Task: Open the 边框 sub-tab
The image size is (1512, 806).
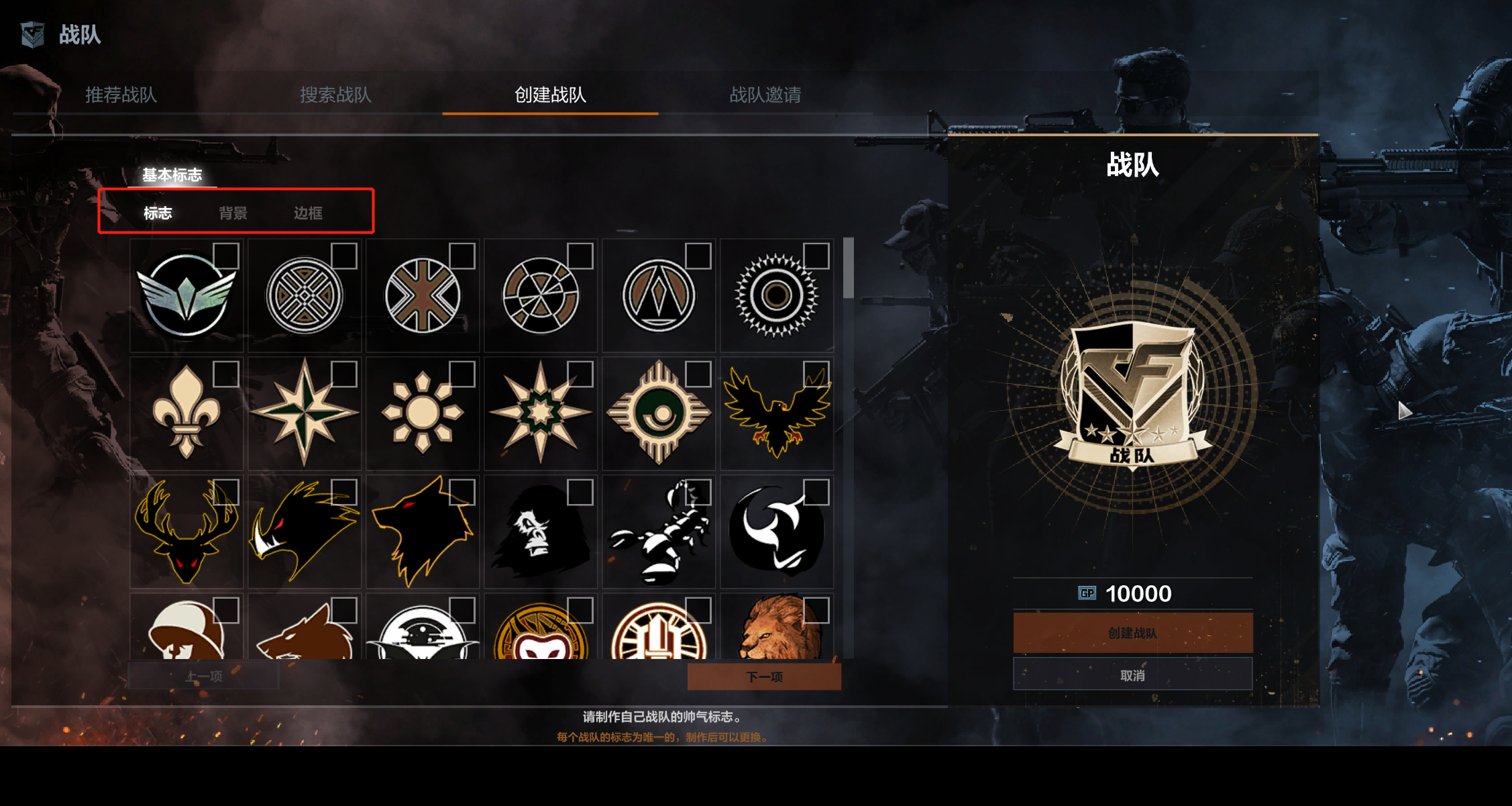Action: tap(308, 213)
